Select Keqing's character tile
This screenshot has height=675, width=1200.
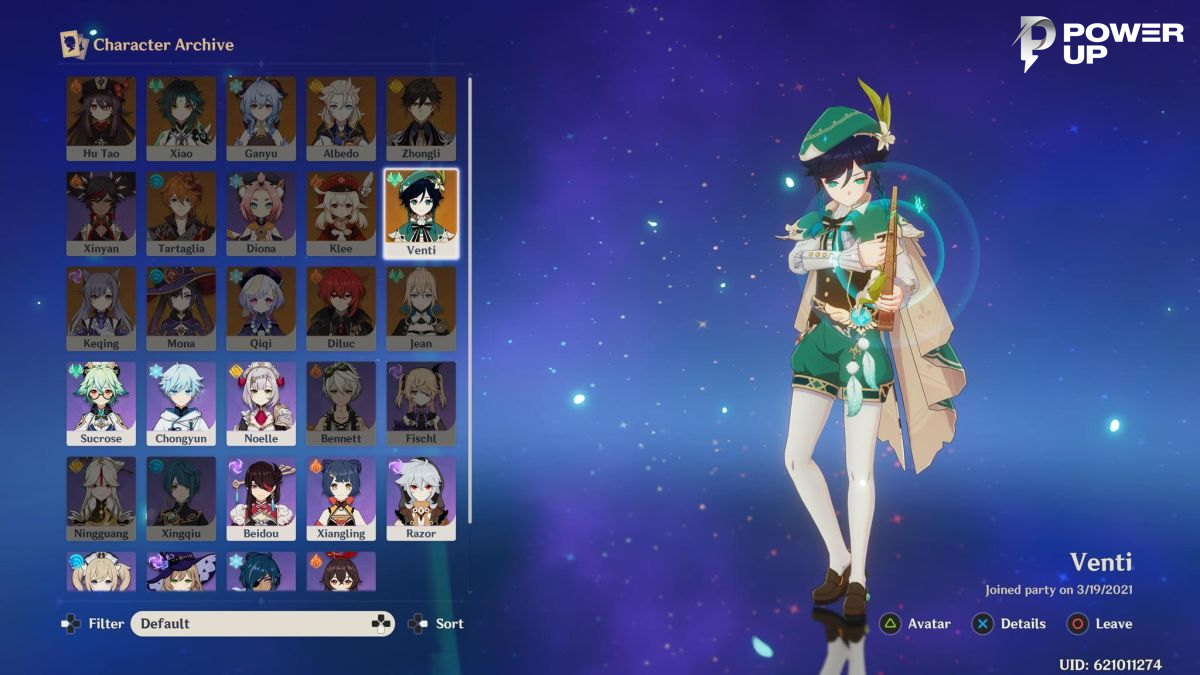tap(101, 308)
